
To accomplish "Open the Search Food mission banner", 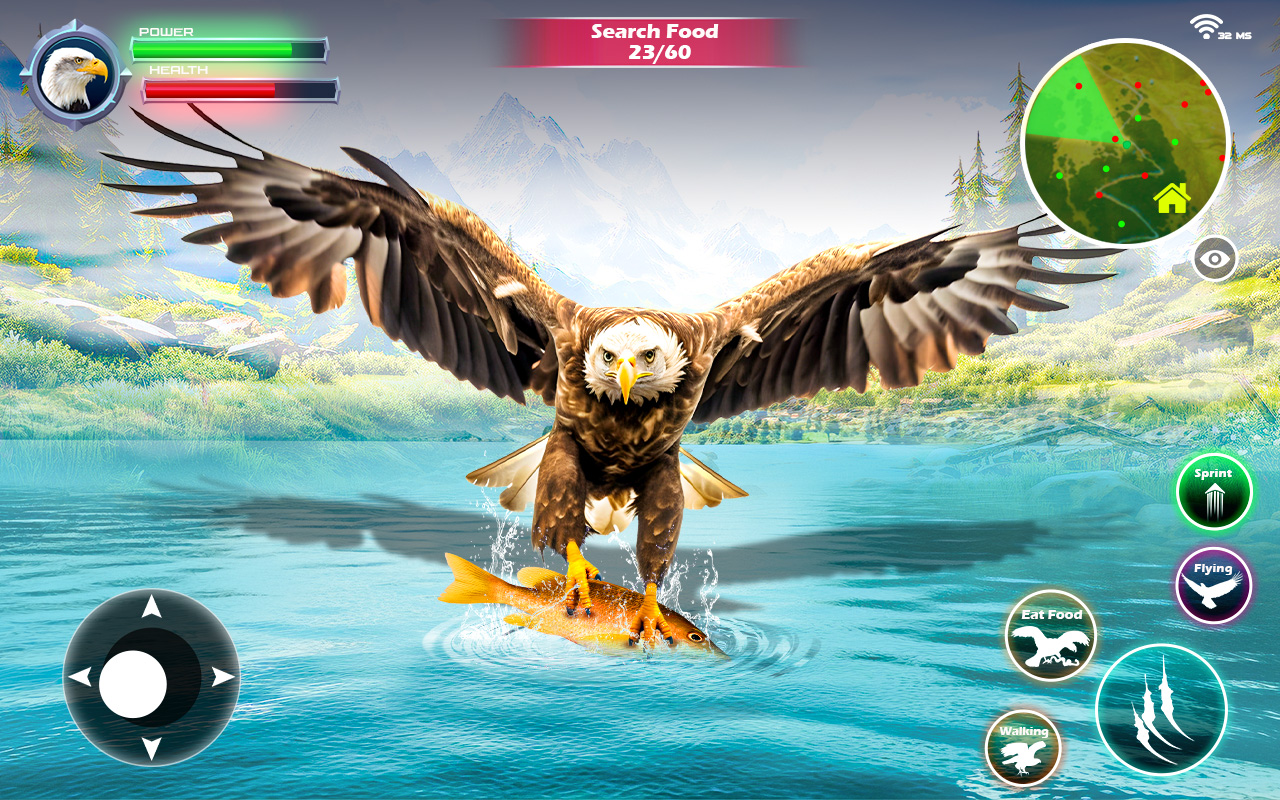I will (x=655, y=42).
